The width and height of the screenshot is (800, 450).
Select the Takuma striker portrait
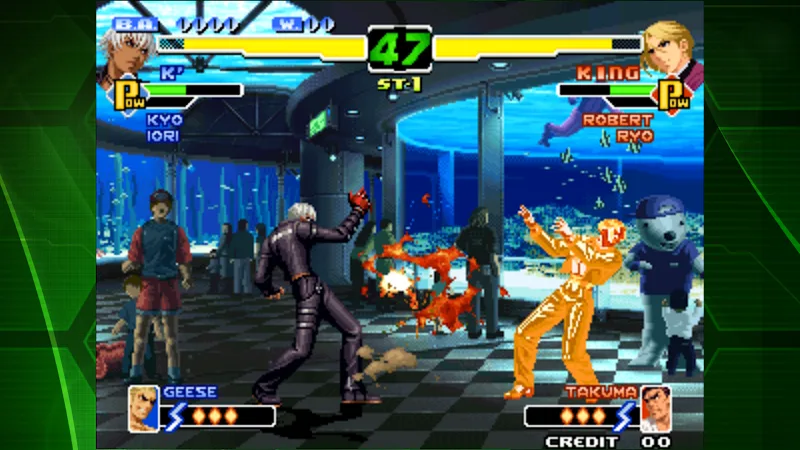tap(655, 406)
